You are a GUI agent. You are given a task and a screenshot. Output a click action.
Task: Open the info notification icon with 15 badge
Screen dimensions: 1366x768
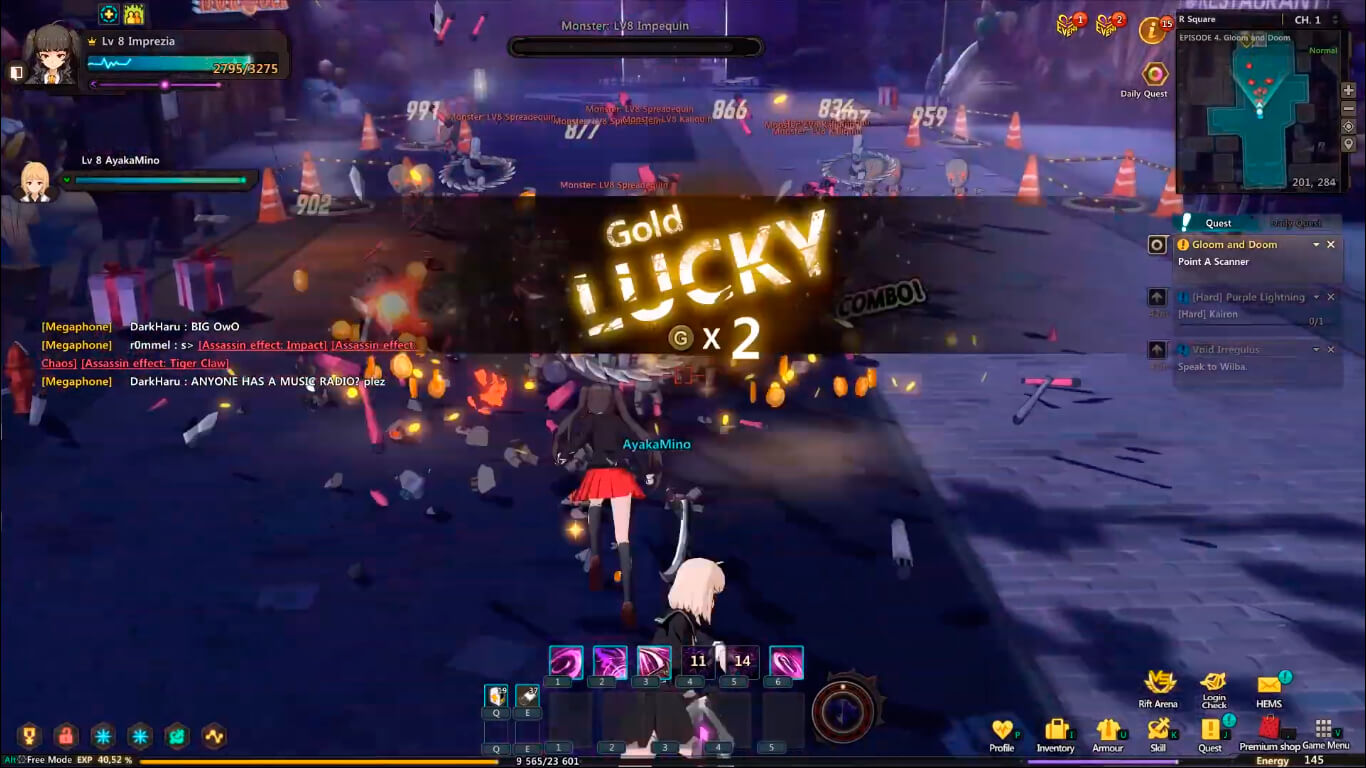(1152, 31)
